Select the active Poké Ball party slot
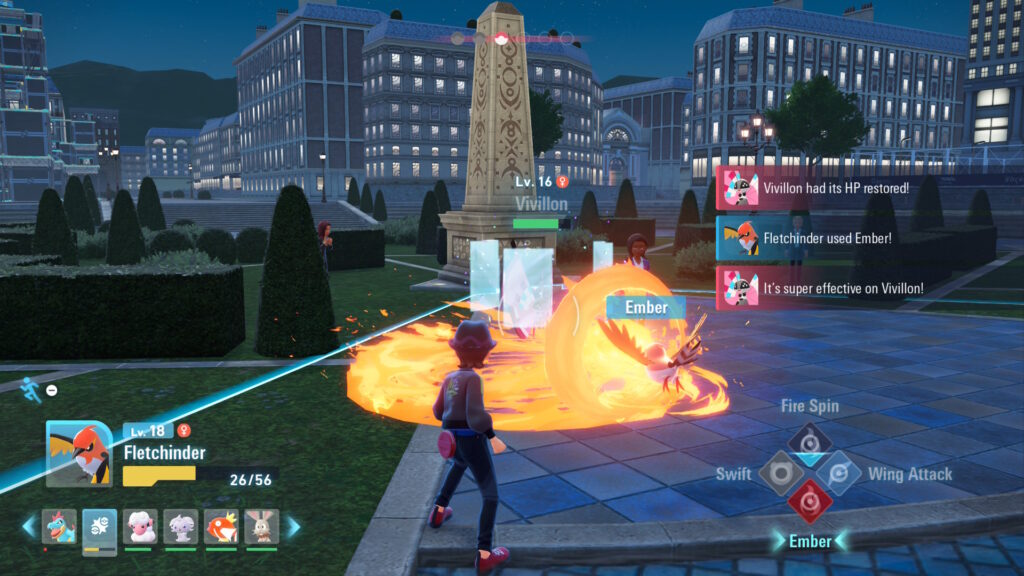Viewport: 1024px width, 576px height. [x=99, y=526]
